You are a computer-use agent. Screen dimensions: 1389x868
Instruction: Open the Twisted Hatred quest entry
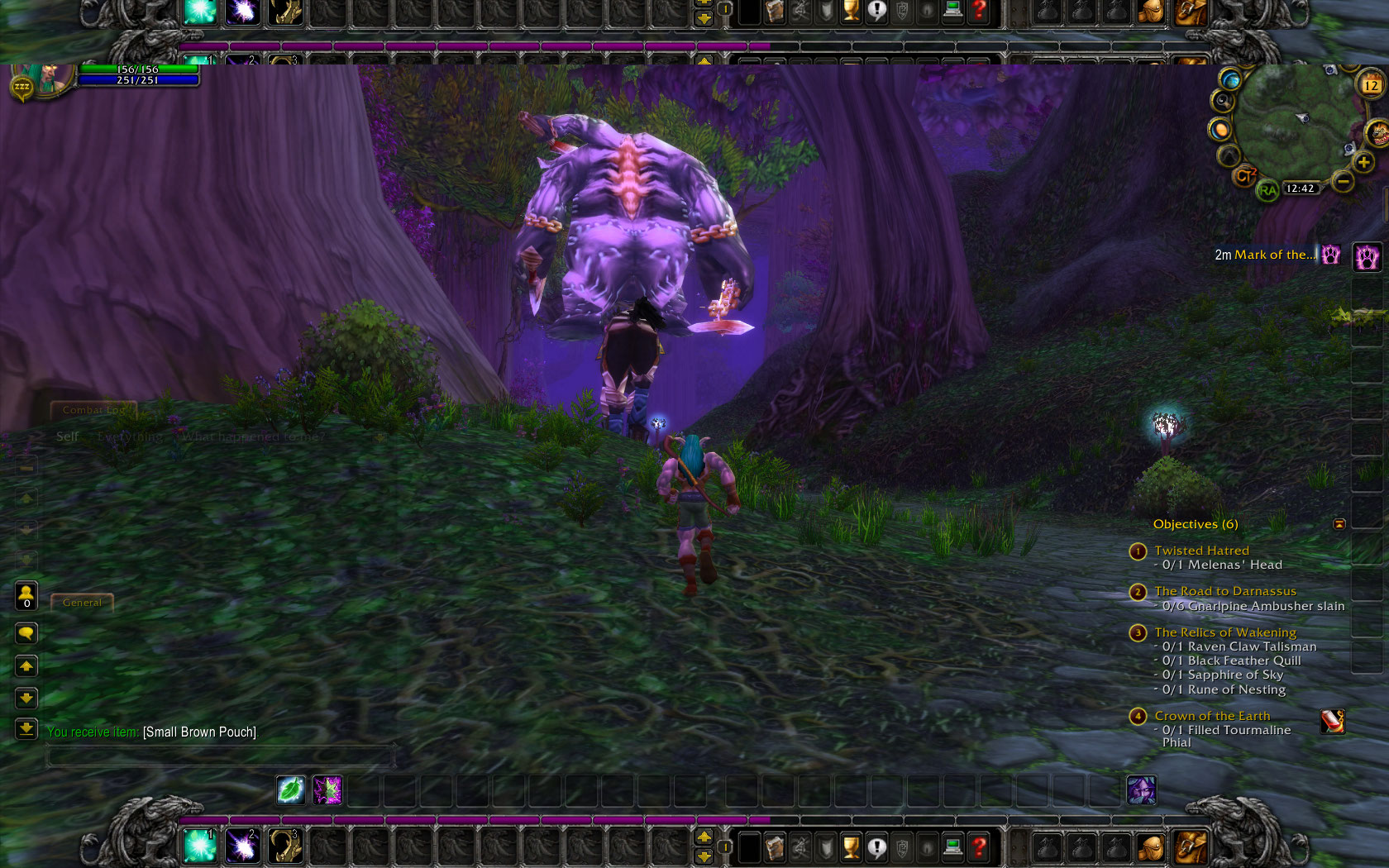(x=1201, y=551)
